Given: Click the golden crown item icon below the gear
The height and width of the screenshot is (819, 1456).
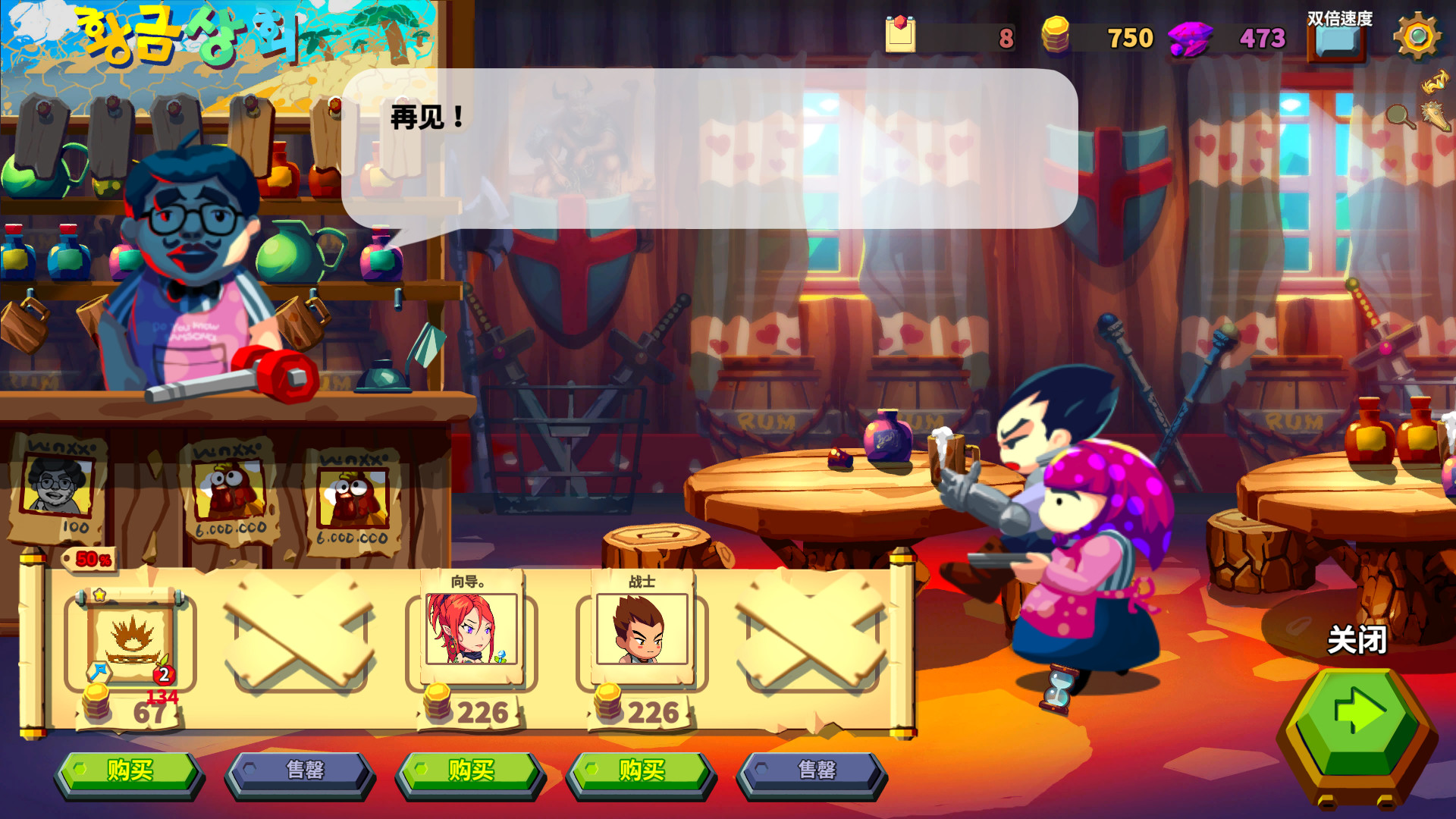Looking at the screenshot, I should click(1434, 81).
